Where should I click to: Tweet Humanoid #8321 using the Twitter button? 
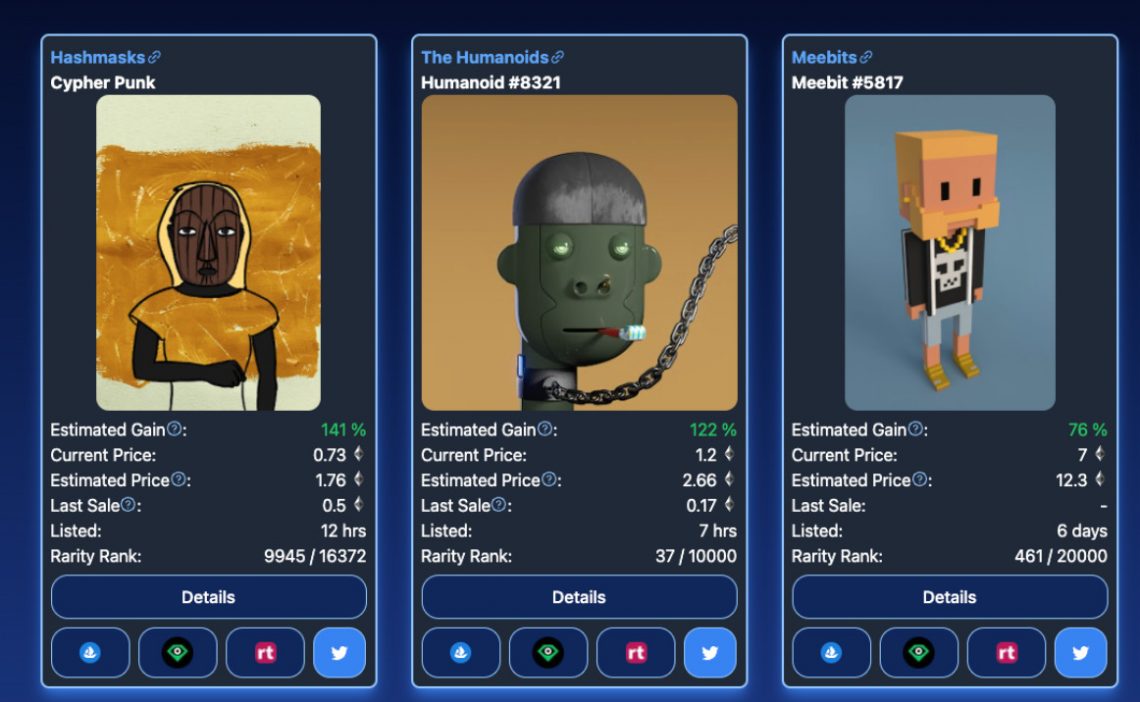(x=710, y=653)
